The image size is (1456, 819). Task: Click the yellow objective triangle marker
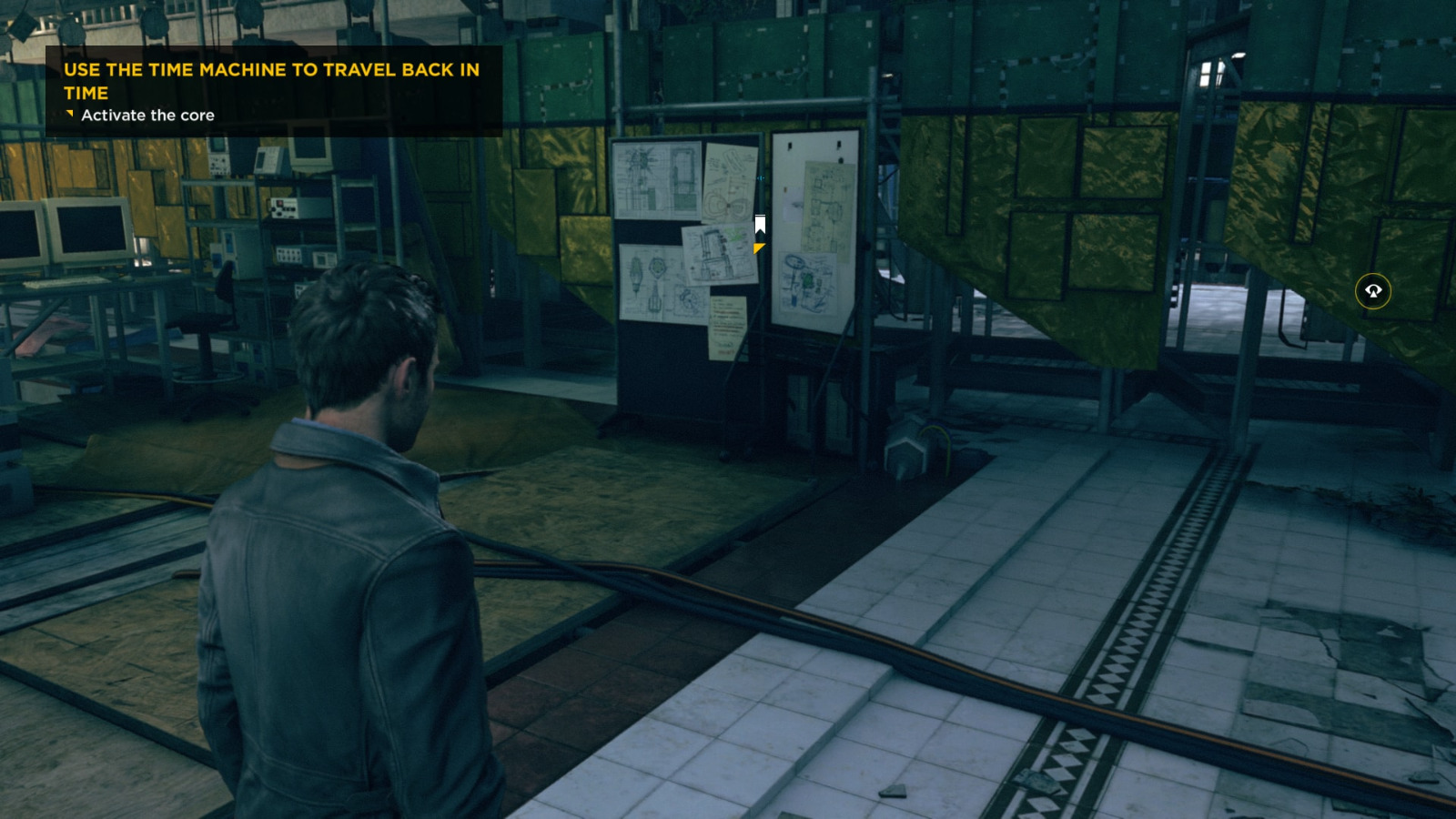coord(758,247)
